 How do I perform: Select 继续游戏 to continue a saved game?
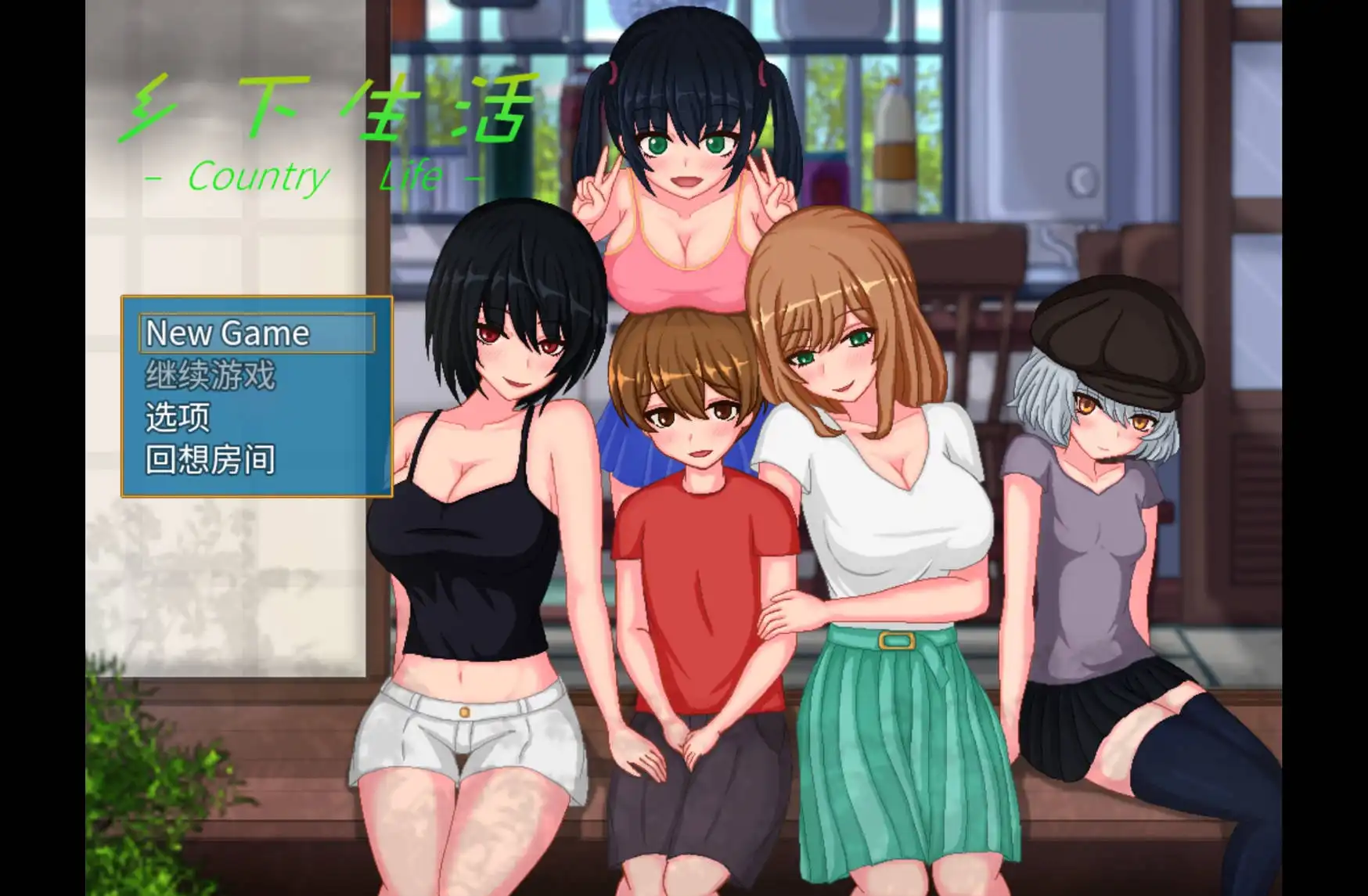click(209, 376)
